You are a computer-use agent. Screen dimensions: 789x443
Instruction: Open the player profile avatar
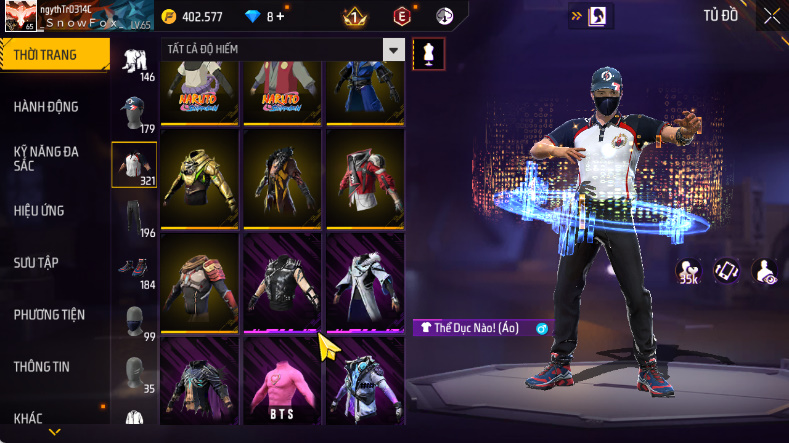pos(19,17)
